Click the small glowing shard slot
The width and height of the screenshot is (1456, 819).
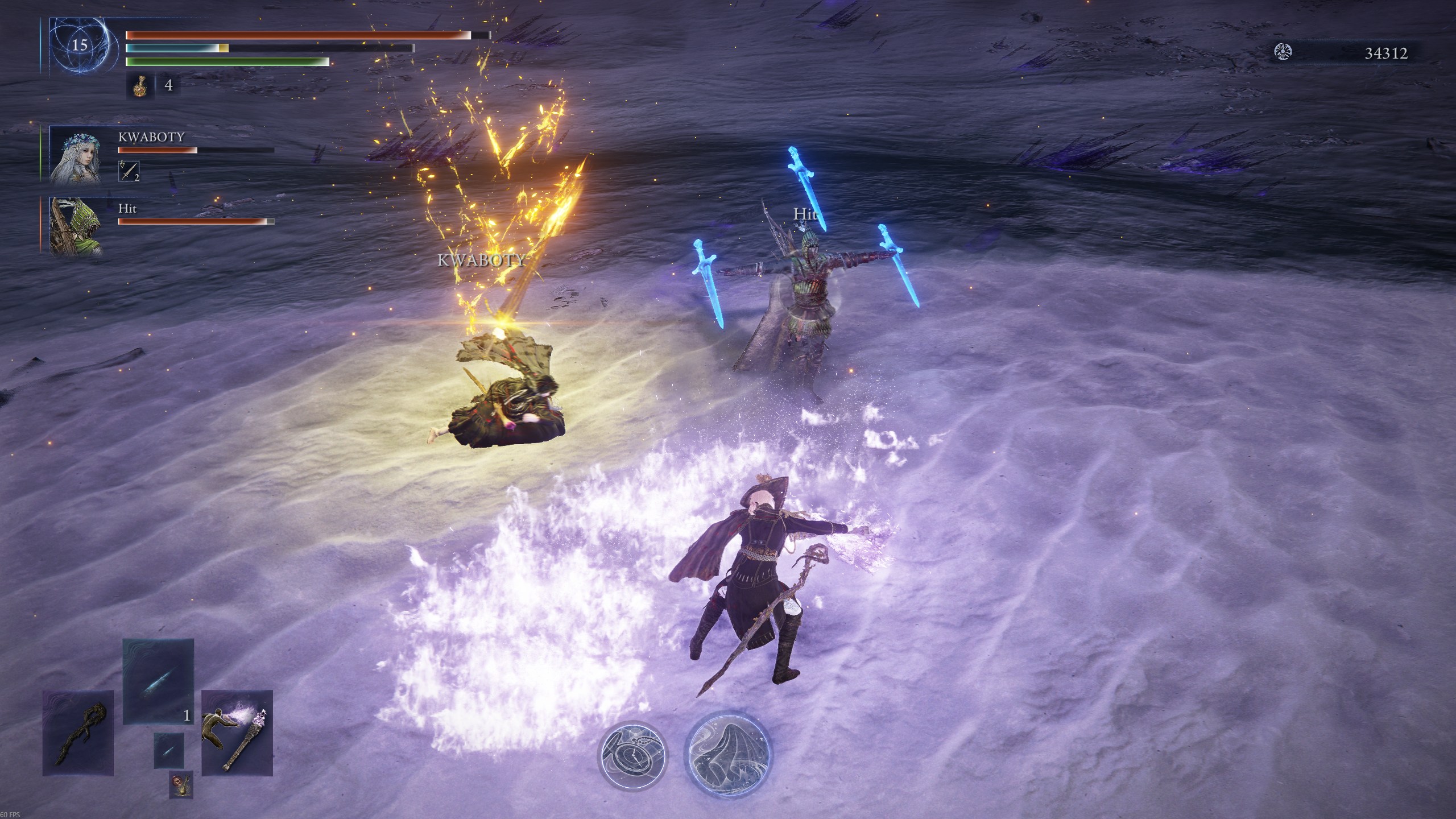point(169,750)
